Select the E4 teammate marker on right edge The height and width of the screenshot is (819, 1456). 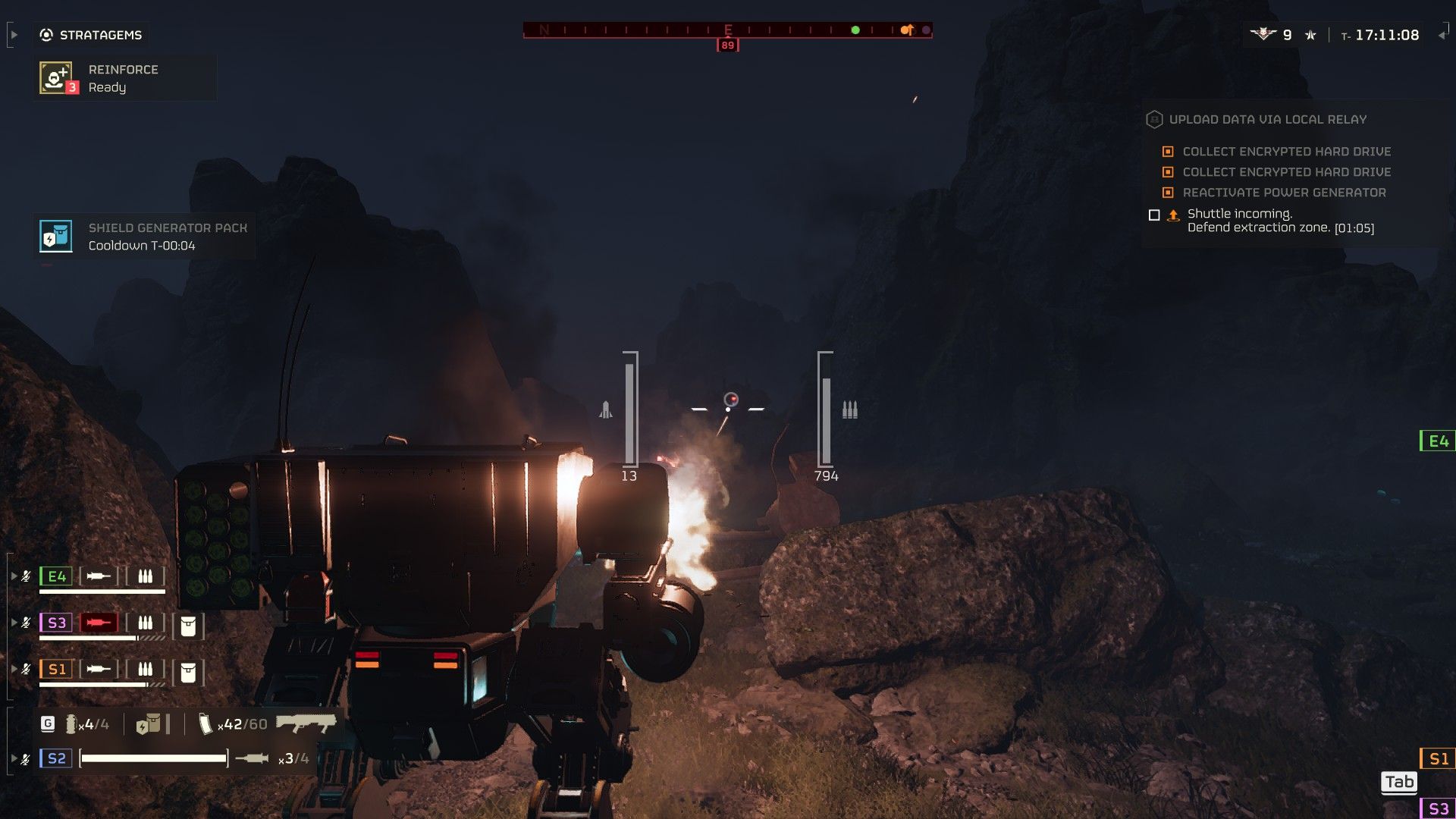click(1437, 438)
